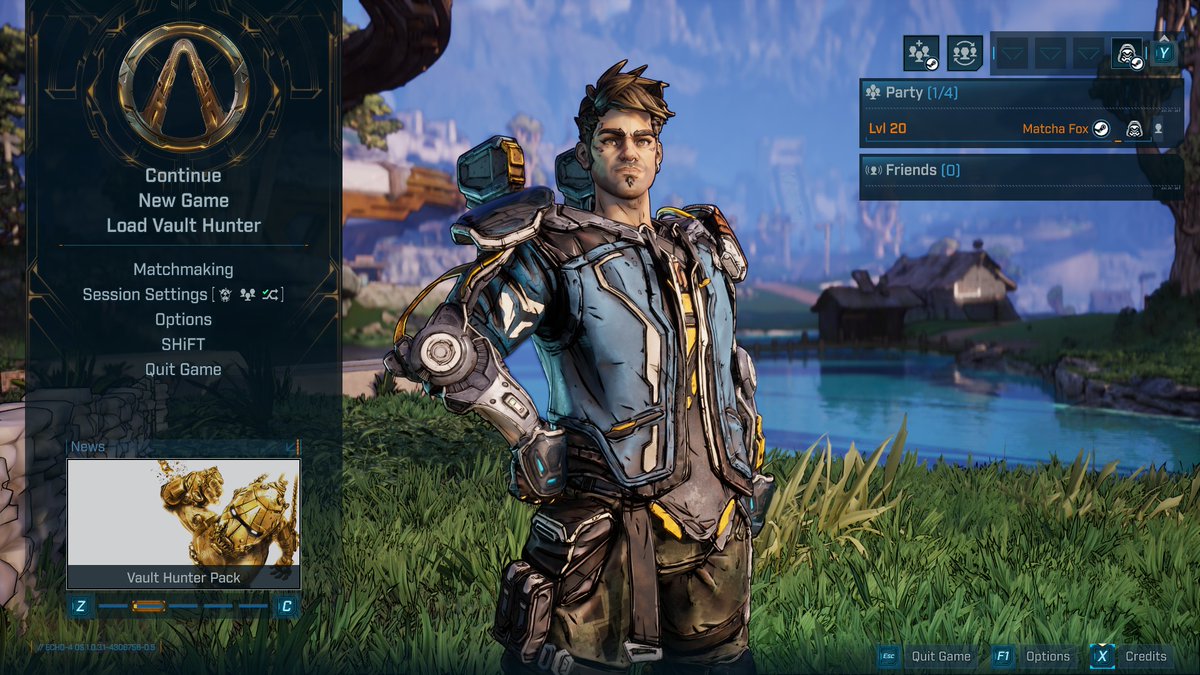Continue the current game
This screenshot has height=675, width=1200.
tap(183, 176)
